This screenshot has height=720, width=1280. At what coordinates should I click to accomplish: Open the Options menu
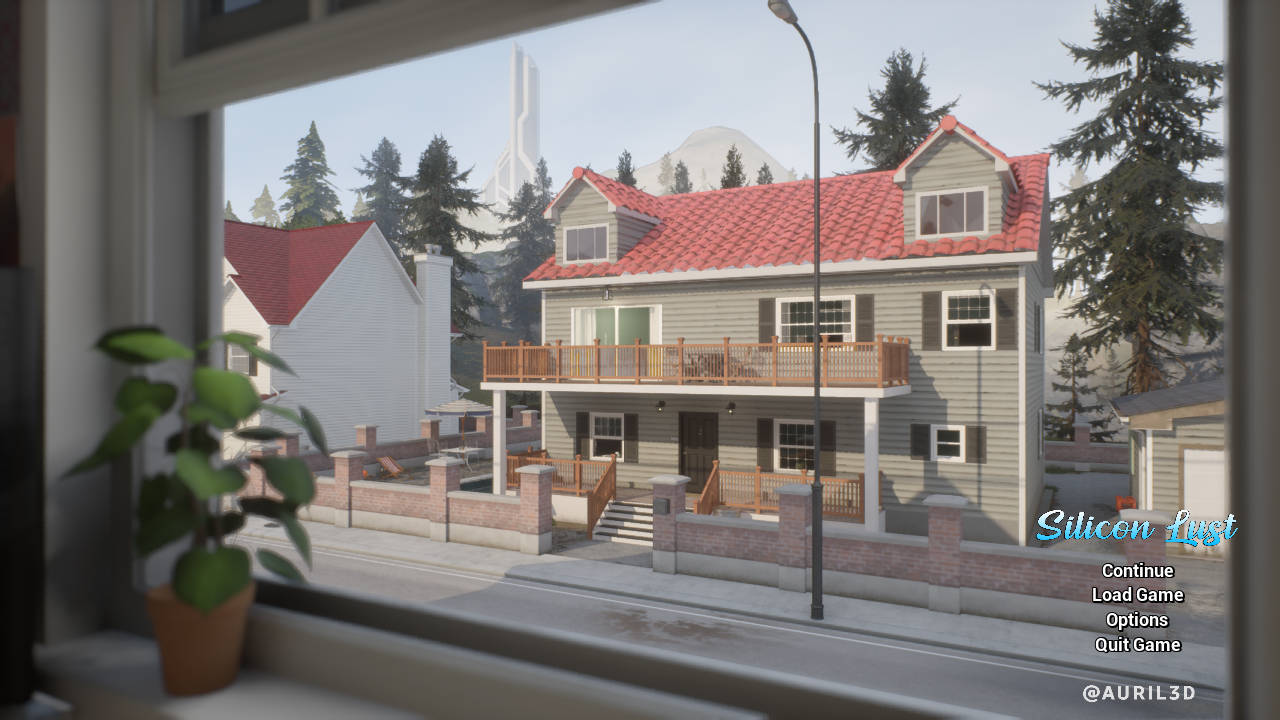pyautogui.click(x=1137, y=620)
